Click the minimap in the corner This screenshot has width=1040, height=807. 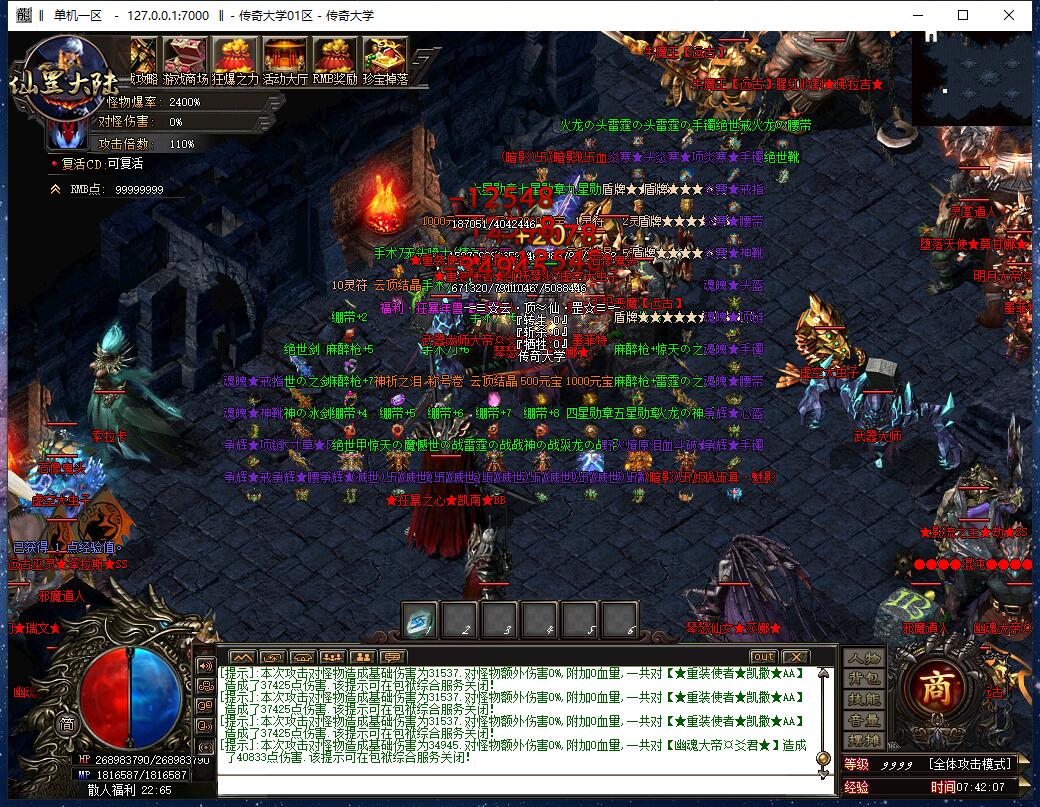[972, 76]
